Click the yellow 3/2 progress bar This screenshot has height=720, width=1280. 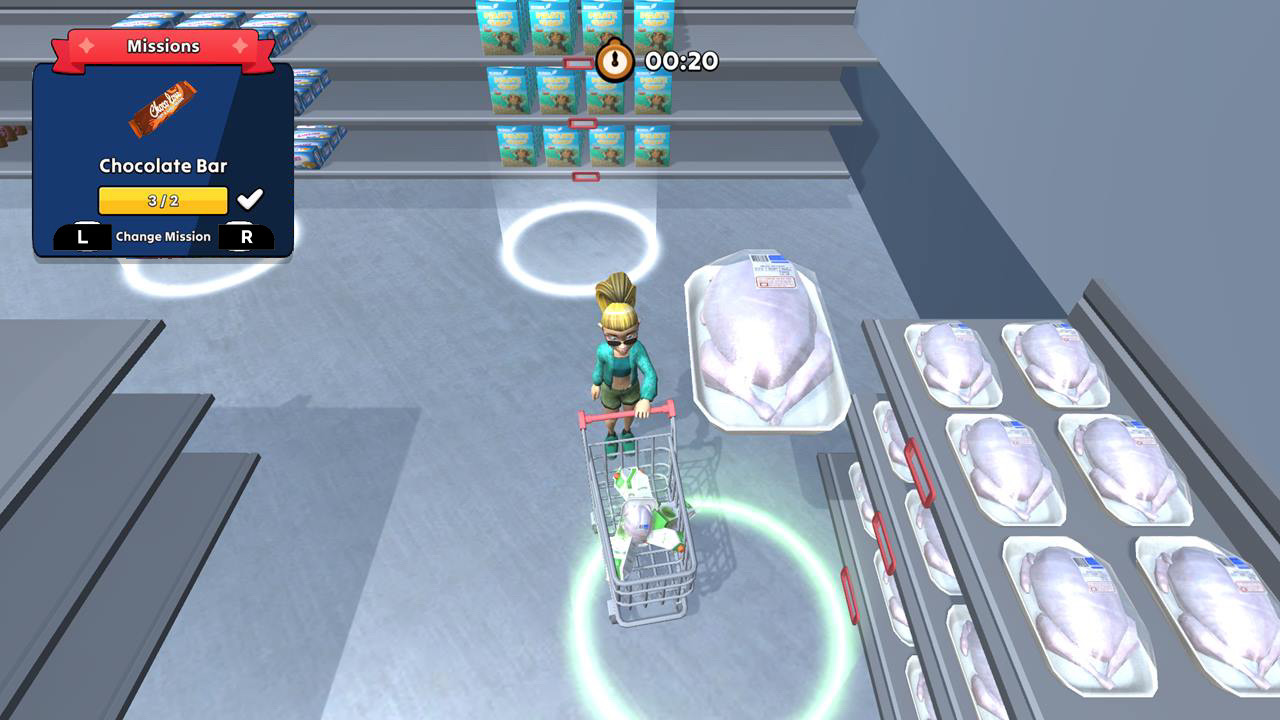[x=163, y=199]
